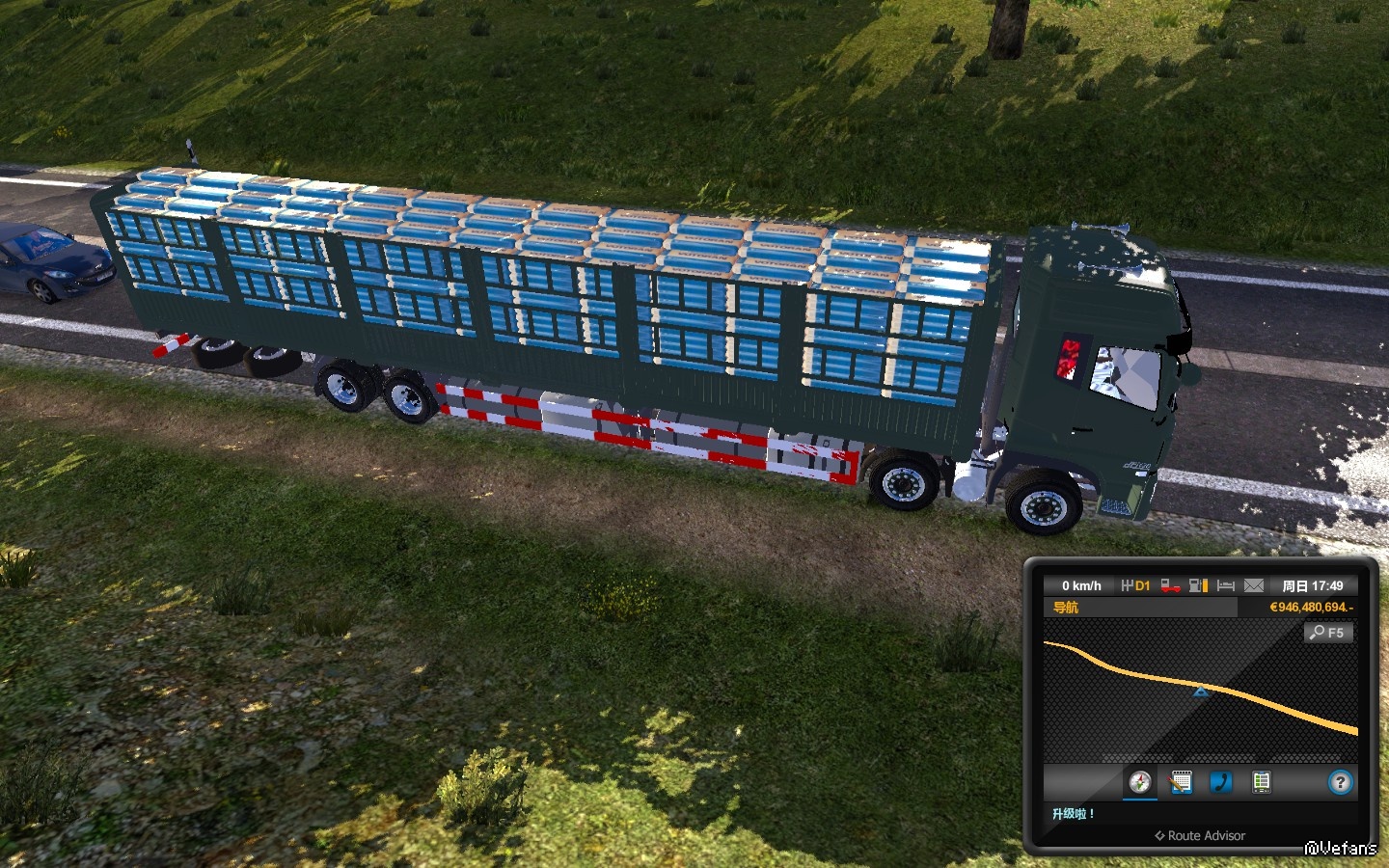Click the magnifier zoom button on the map
The width and height of the screenshot is (1389, 868).
(1328, 633)
